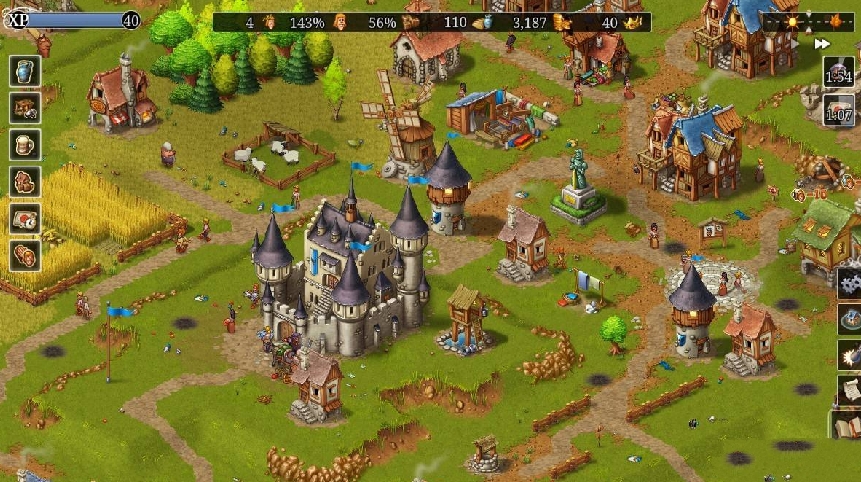Activate the bomb demolish tool icon
Image resolution: width=861 pixels, height=482 pixels.
[850, 355]
